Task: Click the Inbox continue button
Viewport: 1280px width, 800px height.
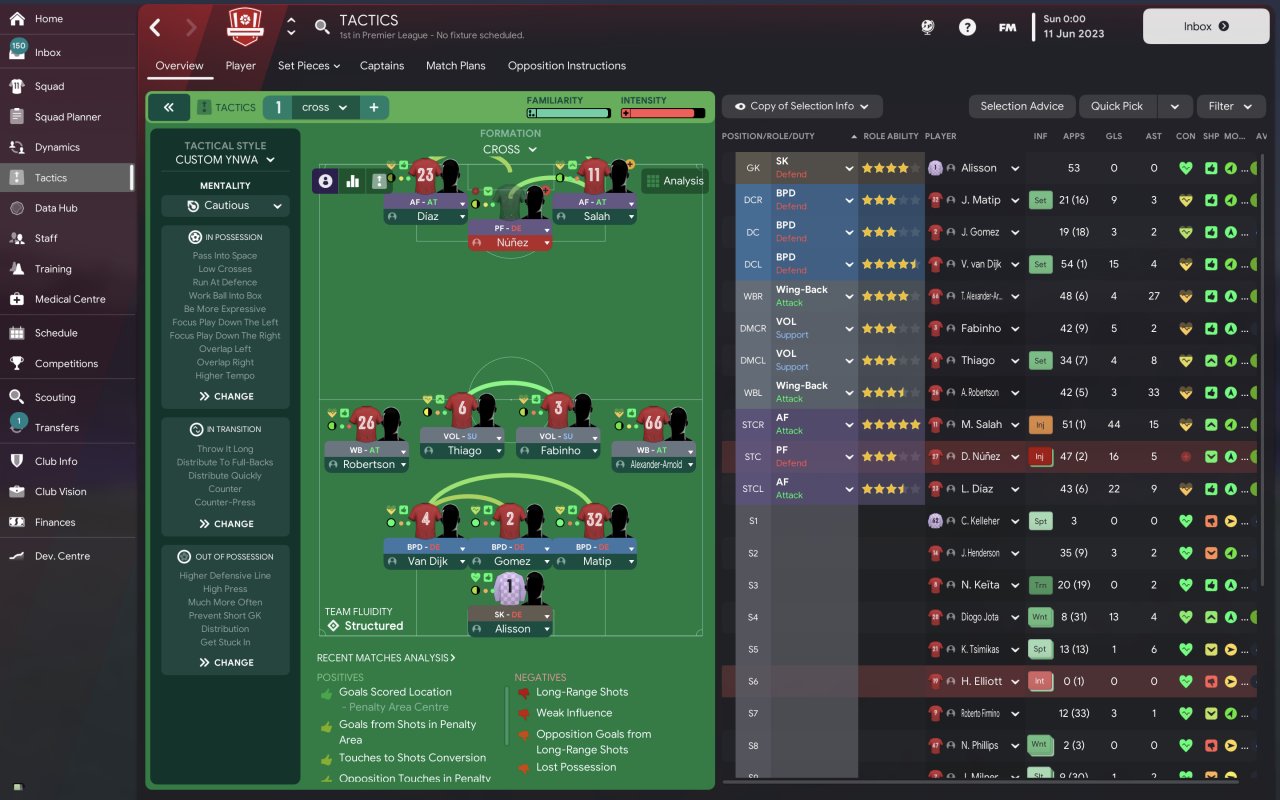Action: coord(1205,27)
